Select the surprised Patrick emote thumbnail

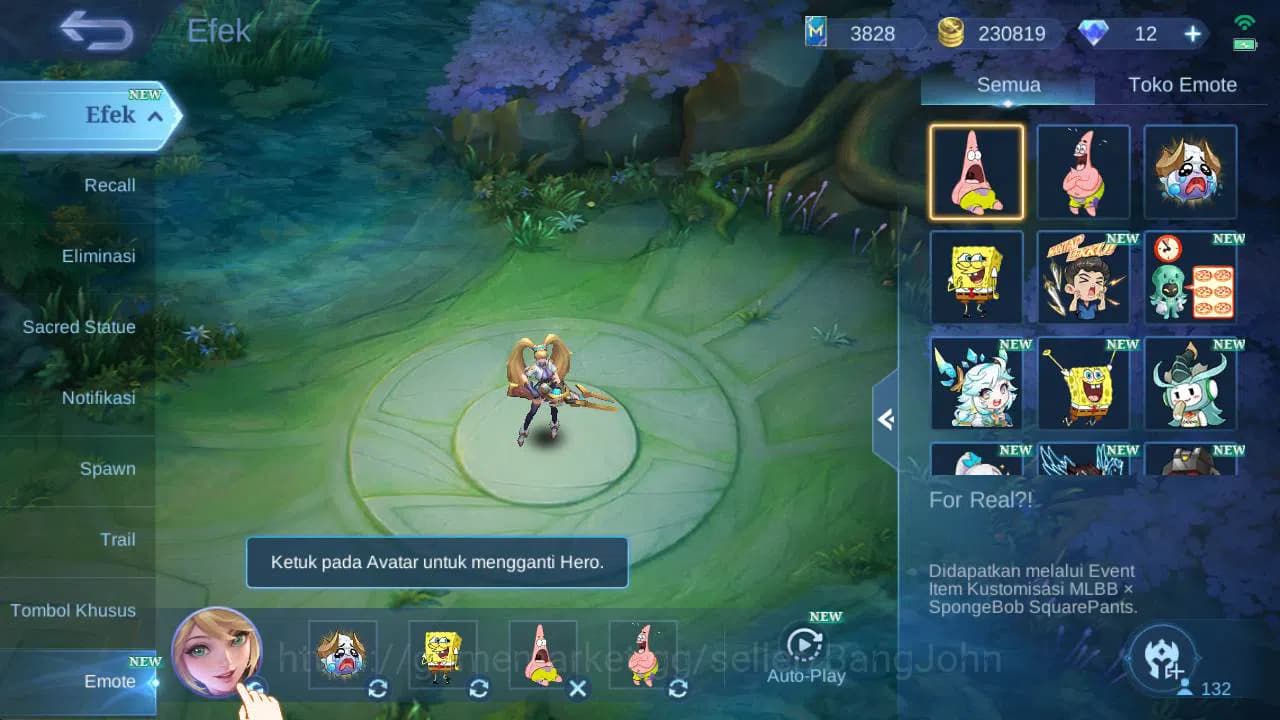[976, 171]
